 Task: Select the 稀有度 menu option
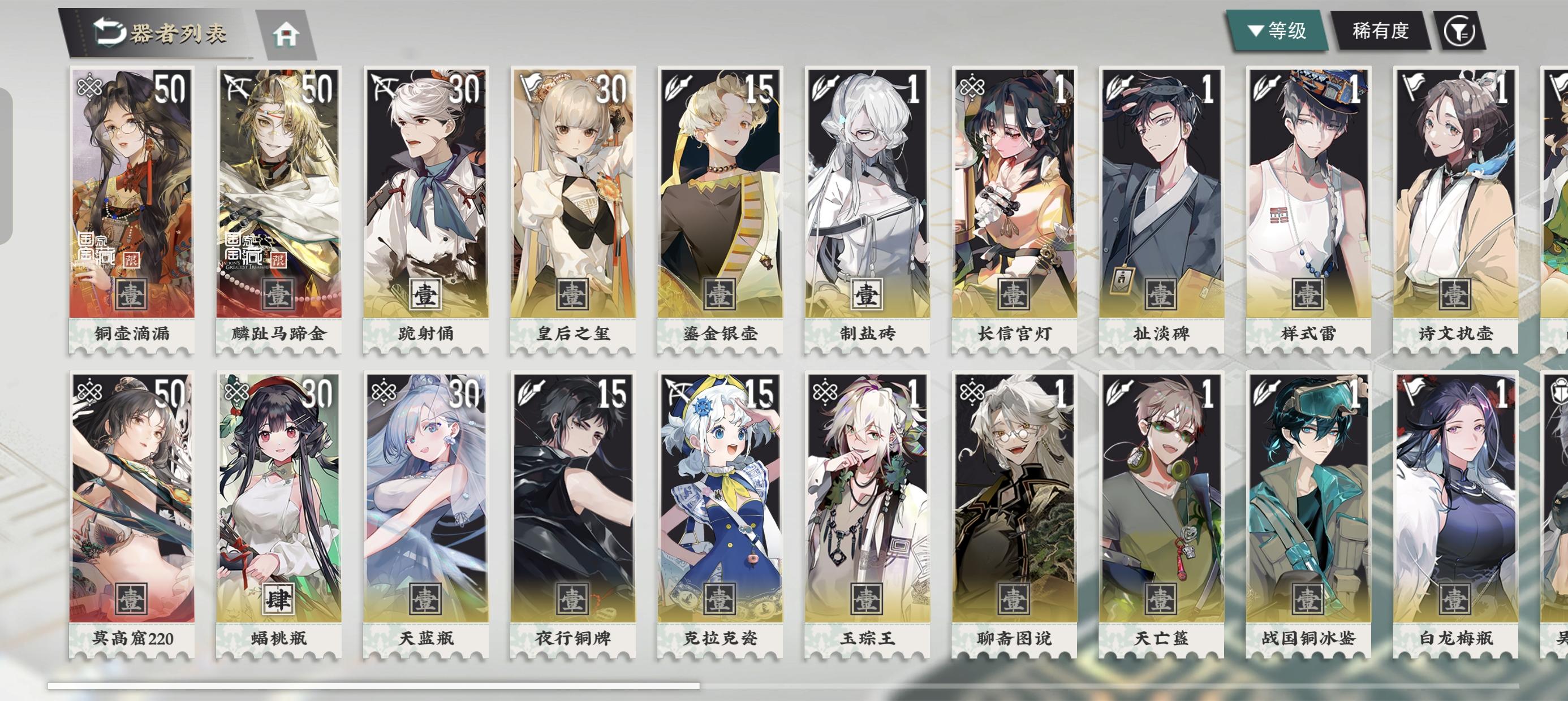tap(1381, 32)
